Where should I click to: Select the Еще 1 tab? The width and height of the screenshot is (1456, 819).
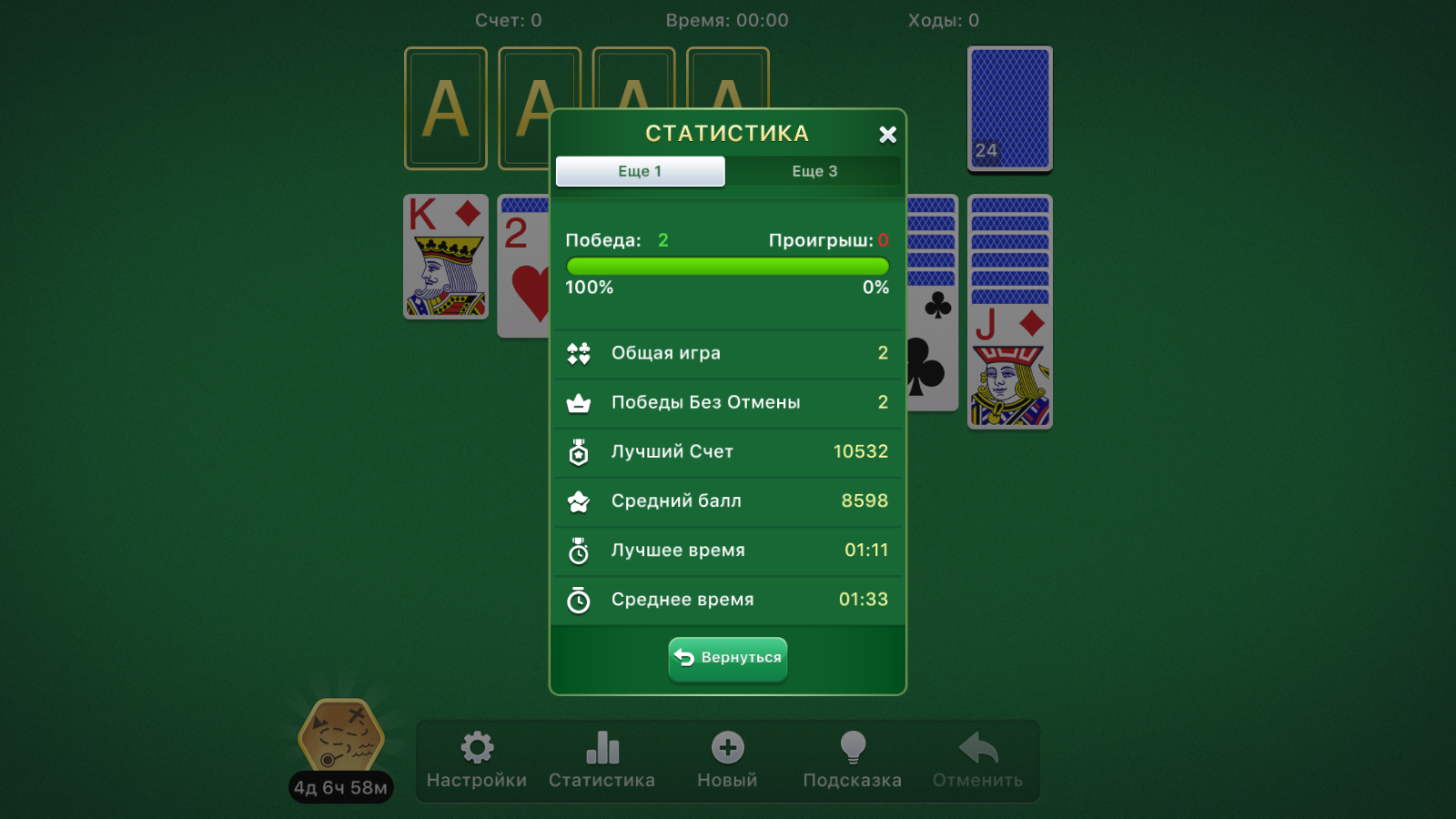[x=640, y=171]
